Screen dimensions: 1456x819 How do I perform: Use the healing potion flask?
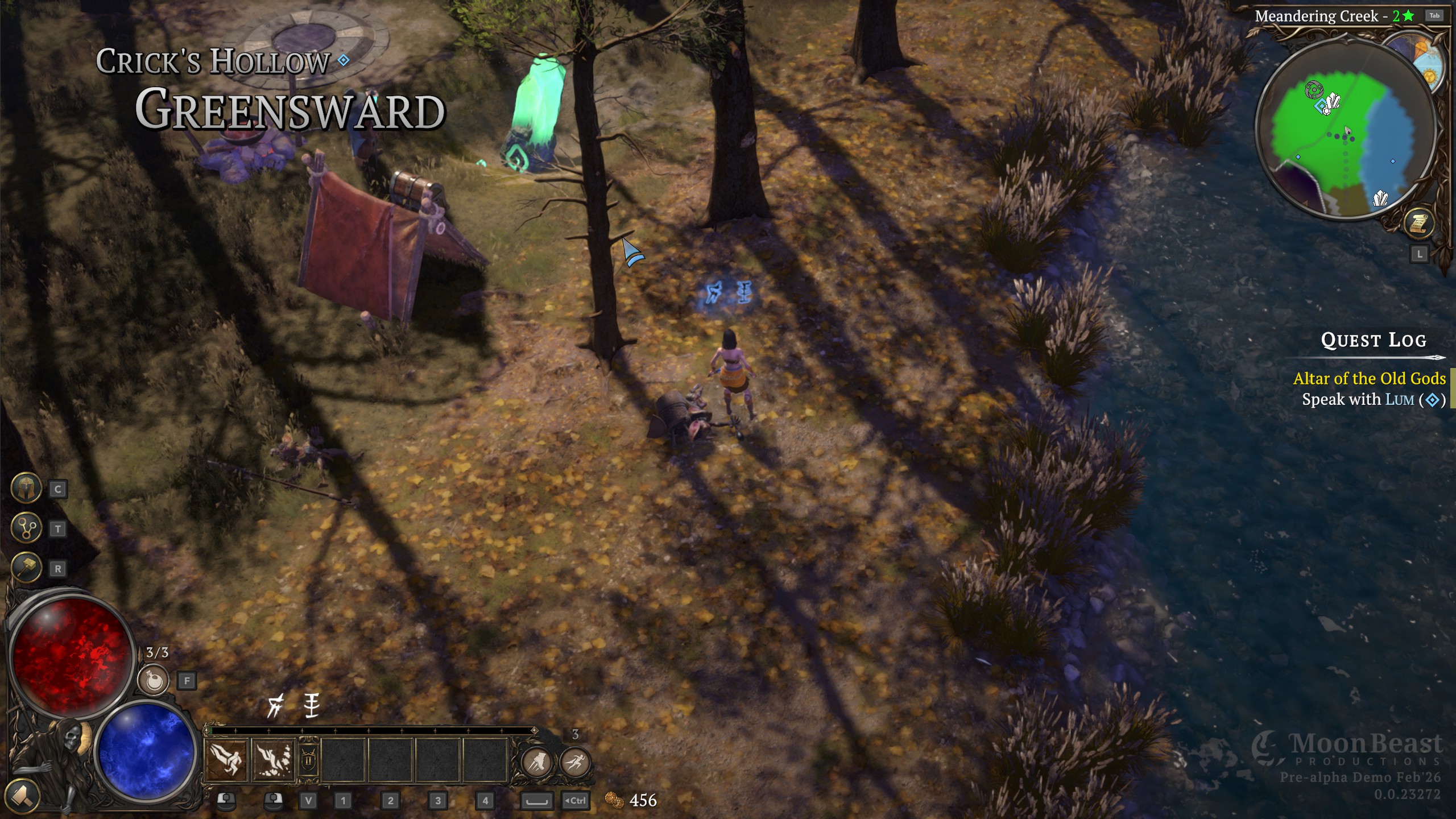154,680
